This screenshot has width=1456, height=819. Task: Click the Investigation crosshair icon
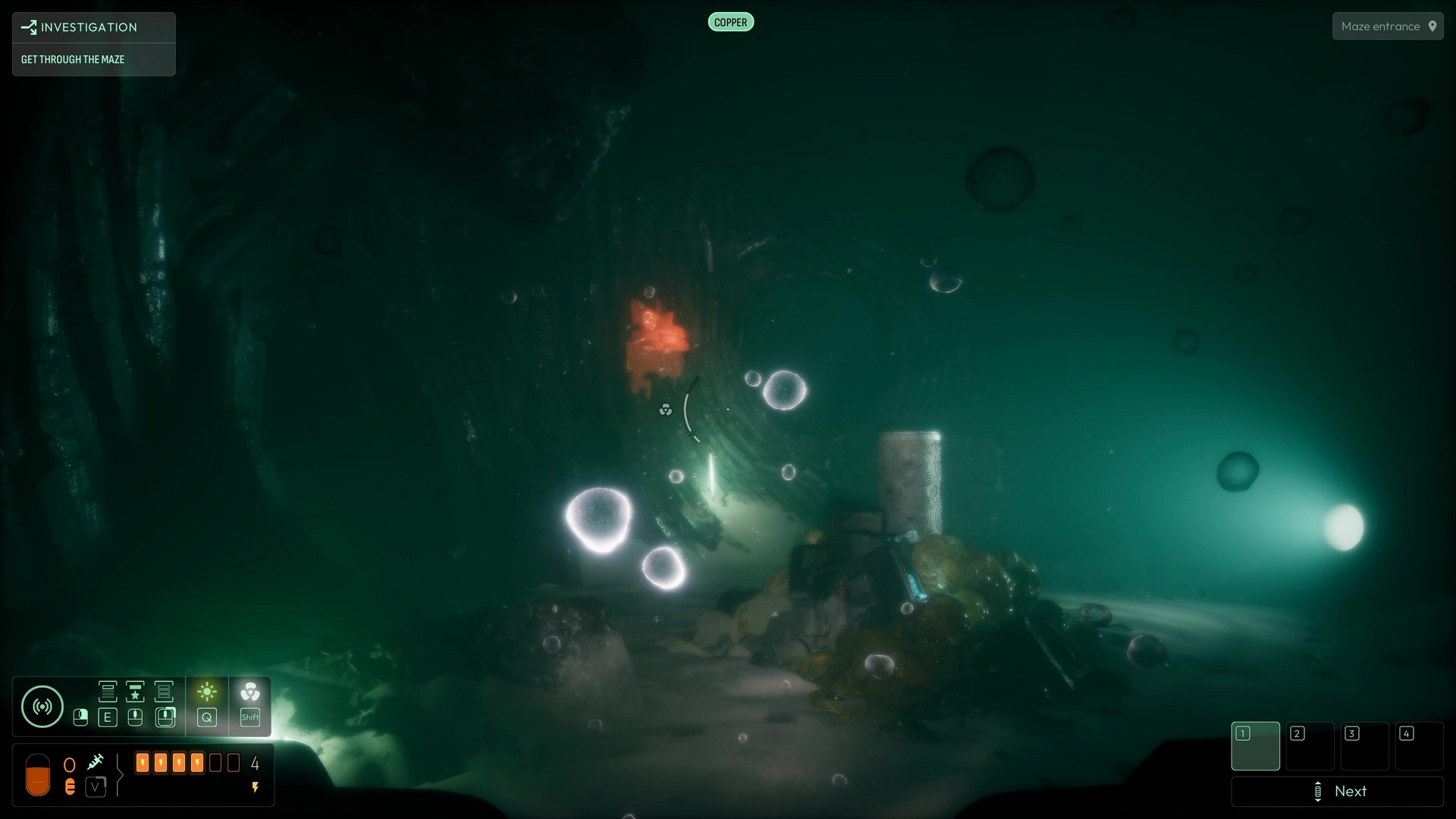coord(29,27)
